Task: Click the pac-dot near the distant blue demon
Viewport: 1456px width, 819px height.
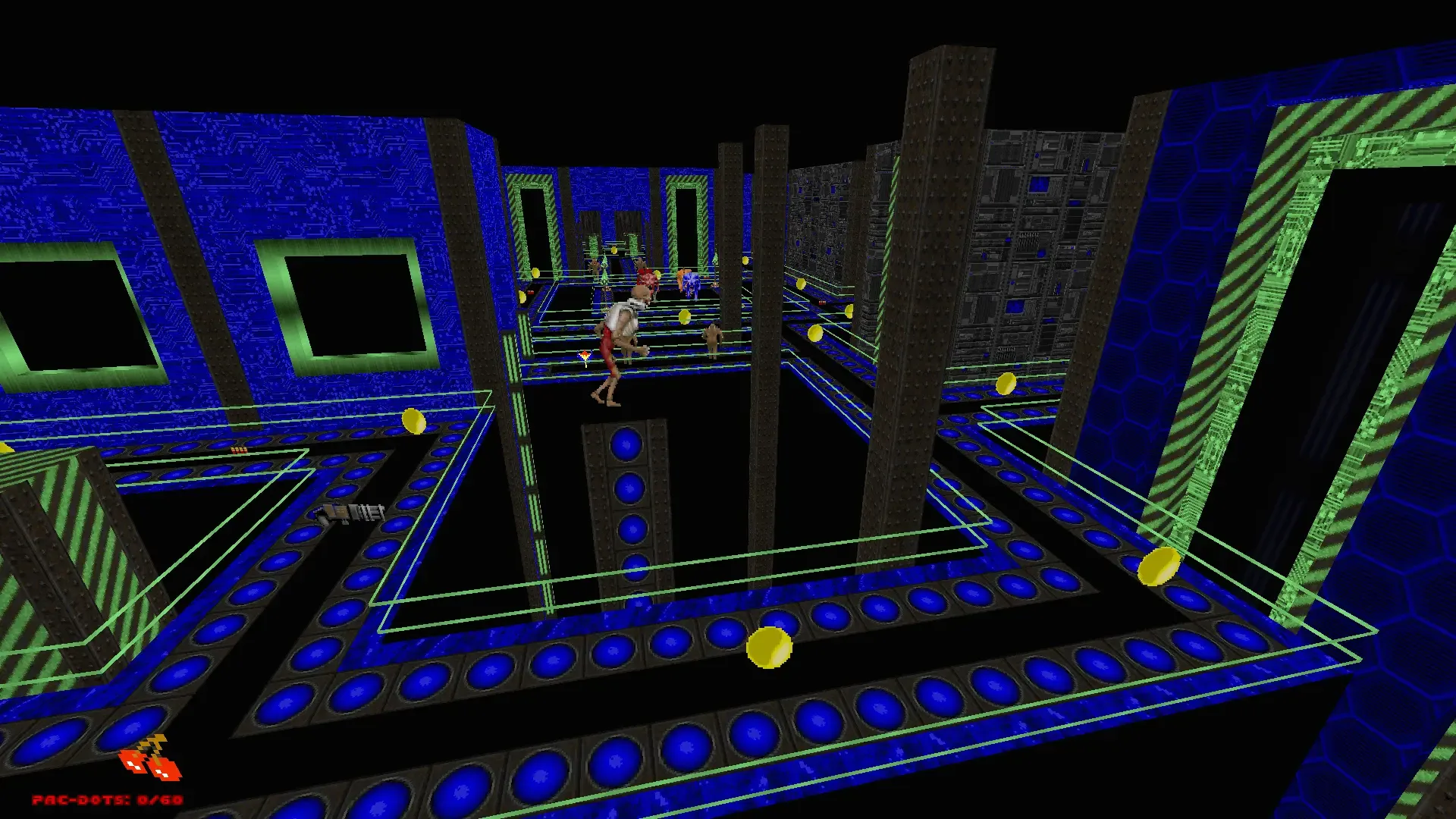Action: [657, 273]
